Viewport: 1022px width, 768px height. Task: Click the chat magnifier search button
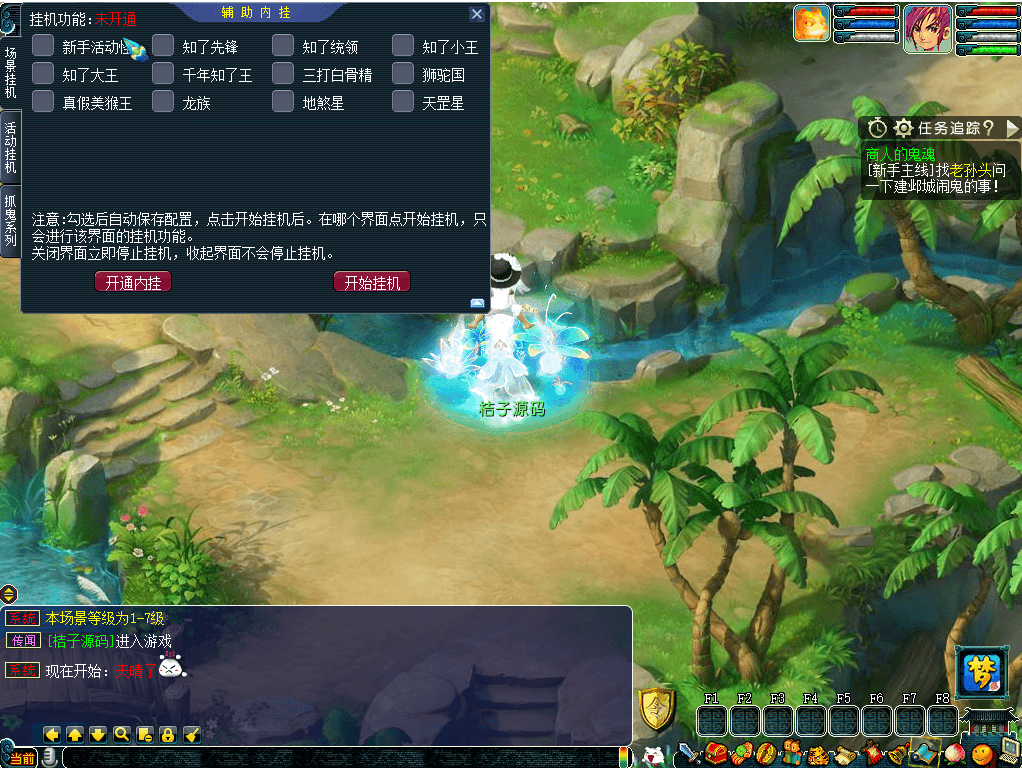pos(121,734)
